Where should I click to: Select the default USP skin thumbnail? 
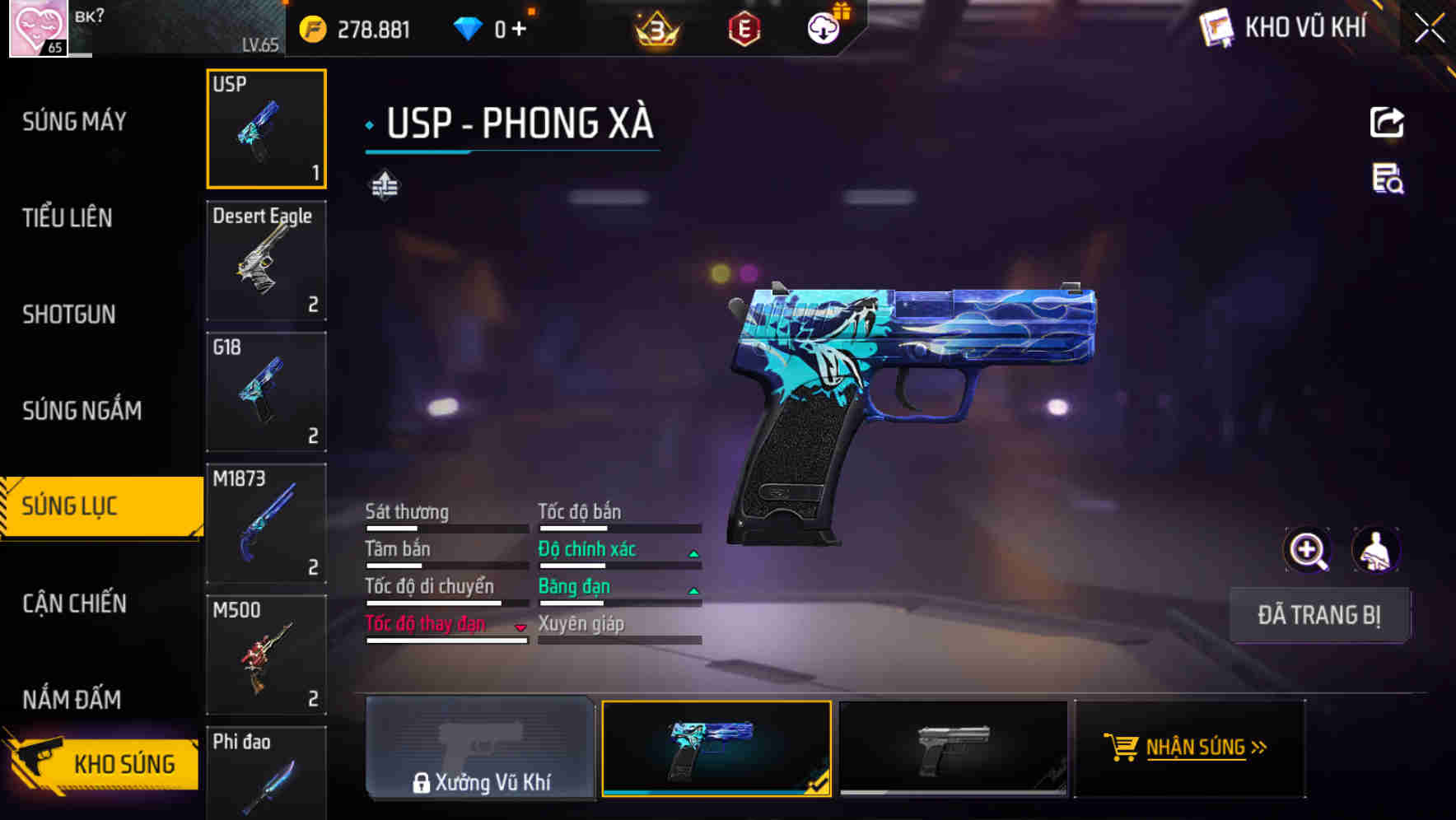(x=953, y=748)
